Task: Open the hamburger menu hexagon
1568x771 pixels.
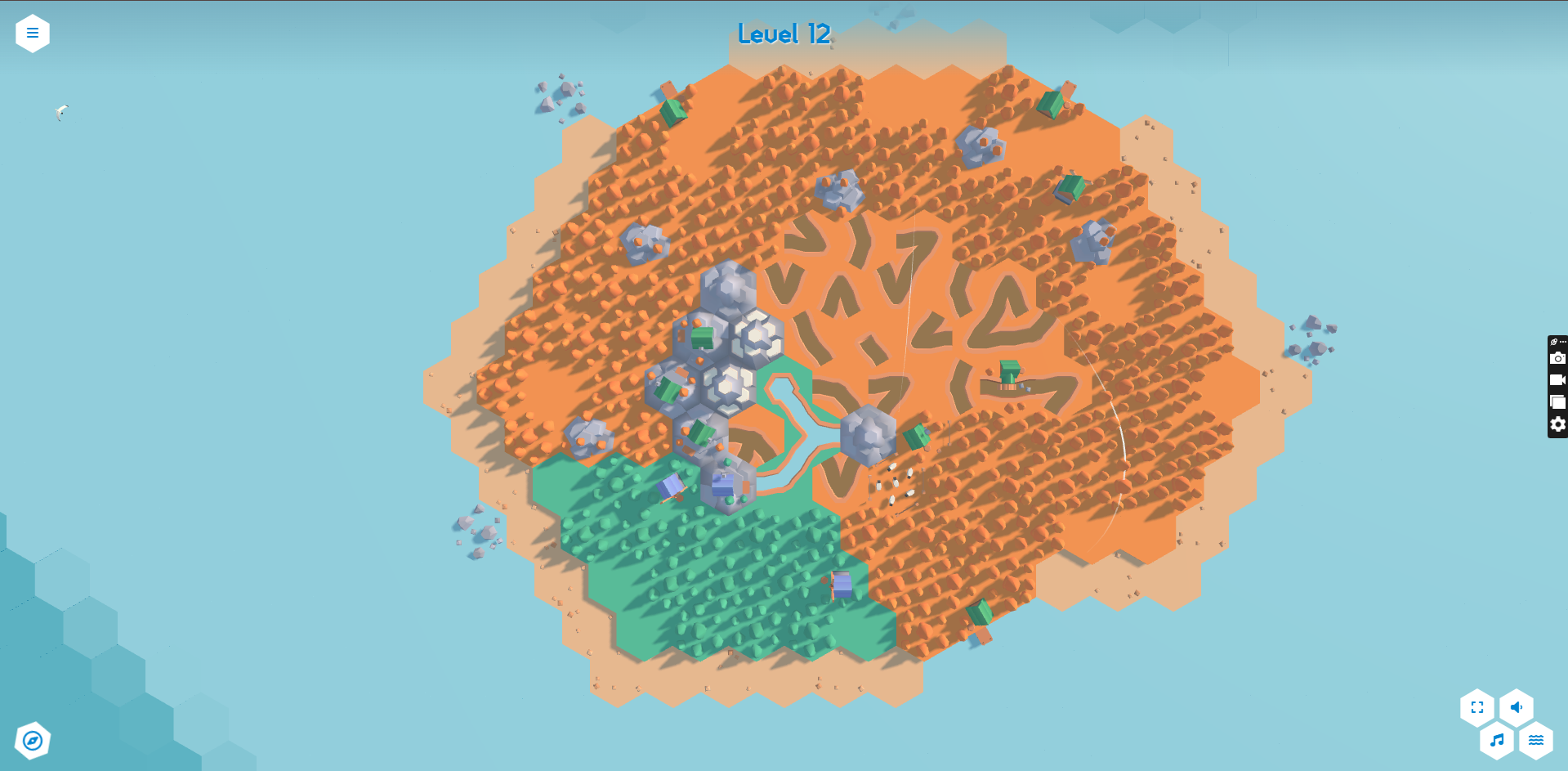Action: 33,33
